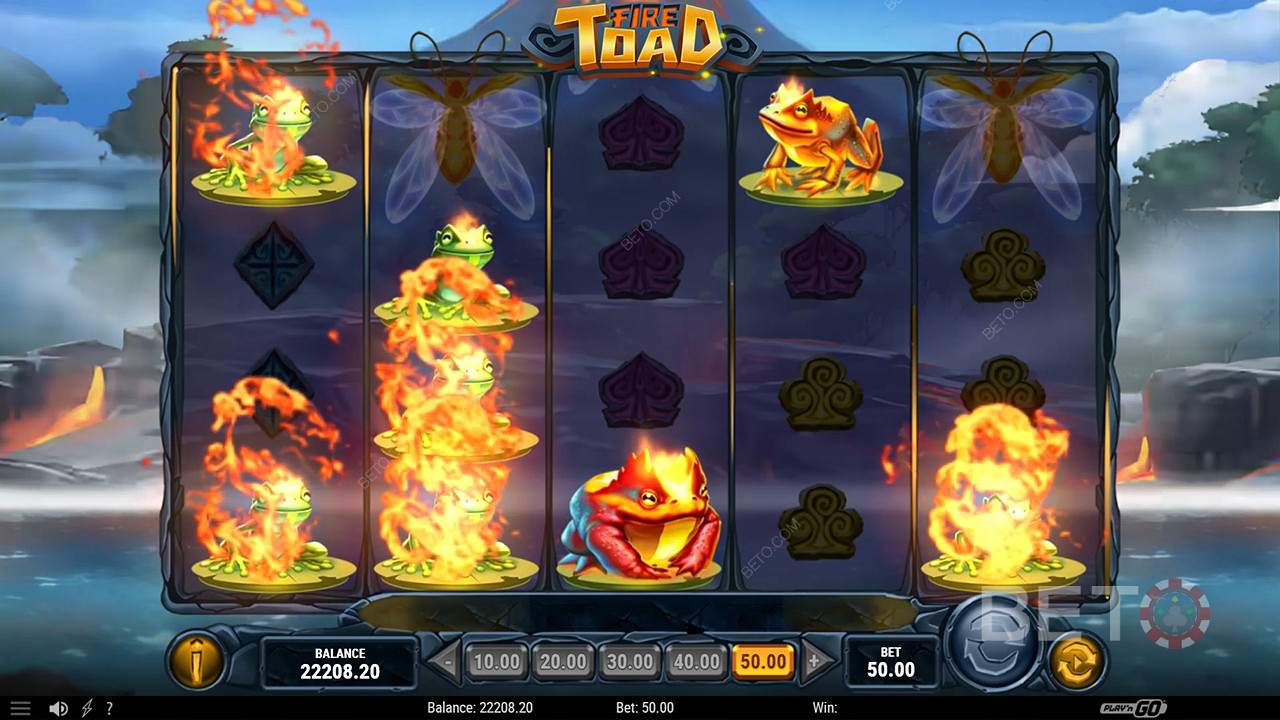Open the hamburger menu
This screenshot has width=1280, height=720.
(x=20, y=708)
